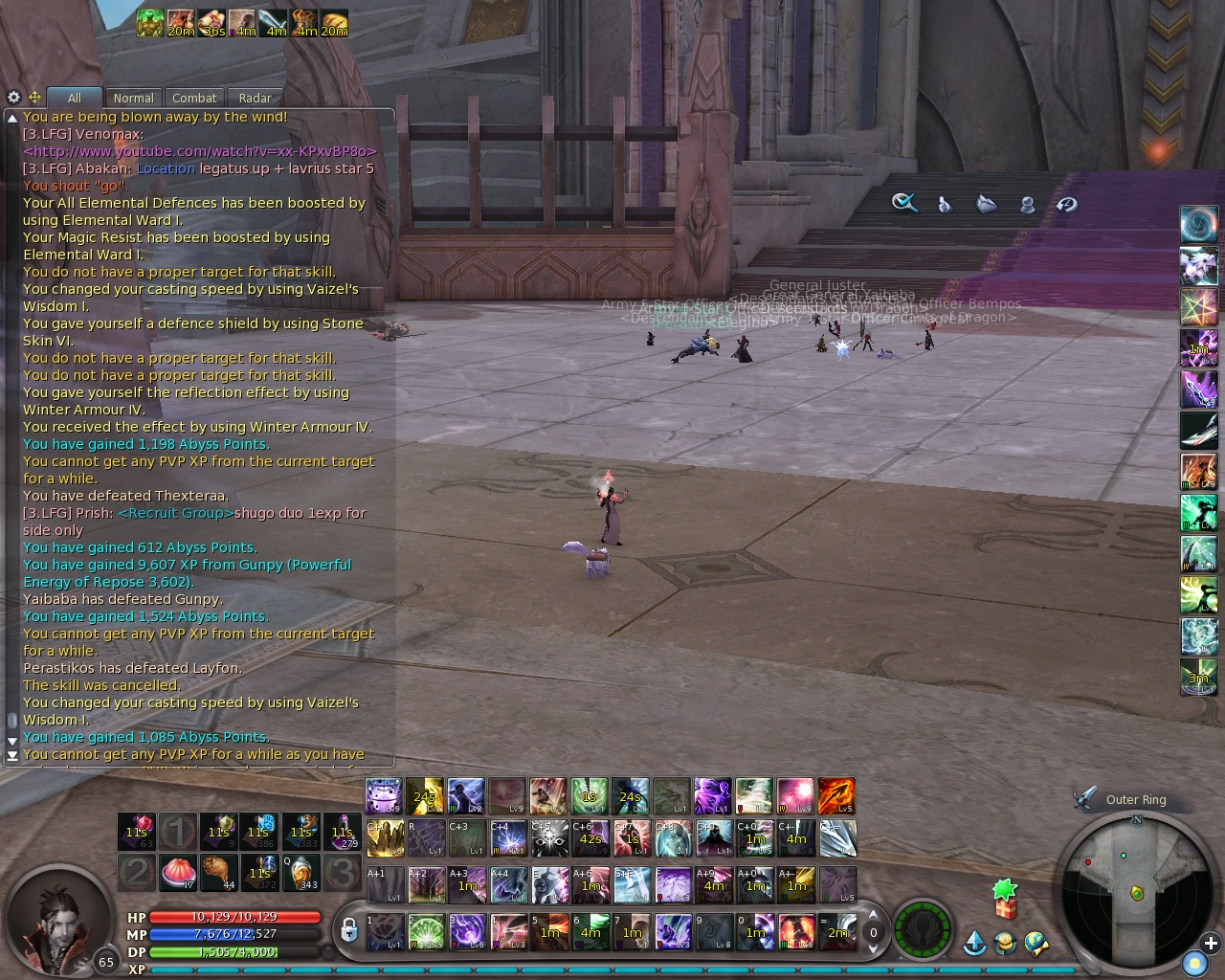This screenshot has width=1225, height=980.
Task: Switch to hotbar page 3
Action: pyautogui.click(x=342, y=873)
